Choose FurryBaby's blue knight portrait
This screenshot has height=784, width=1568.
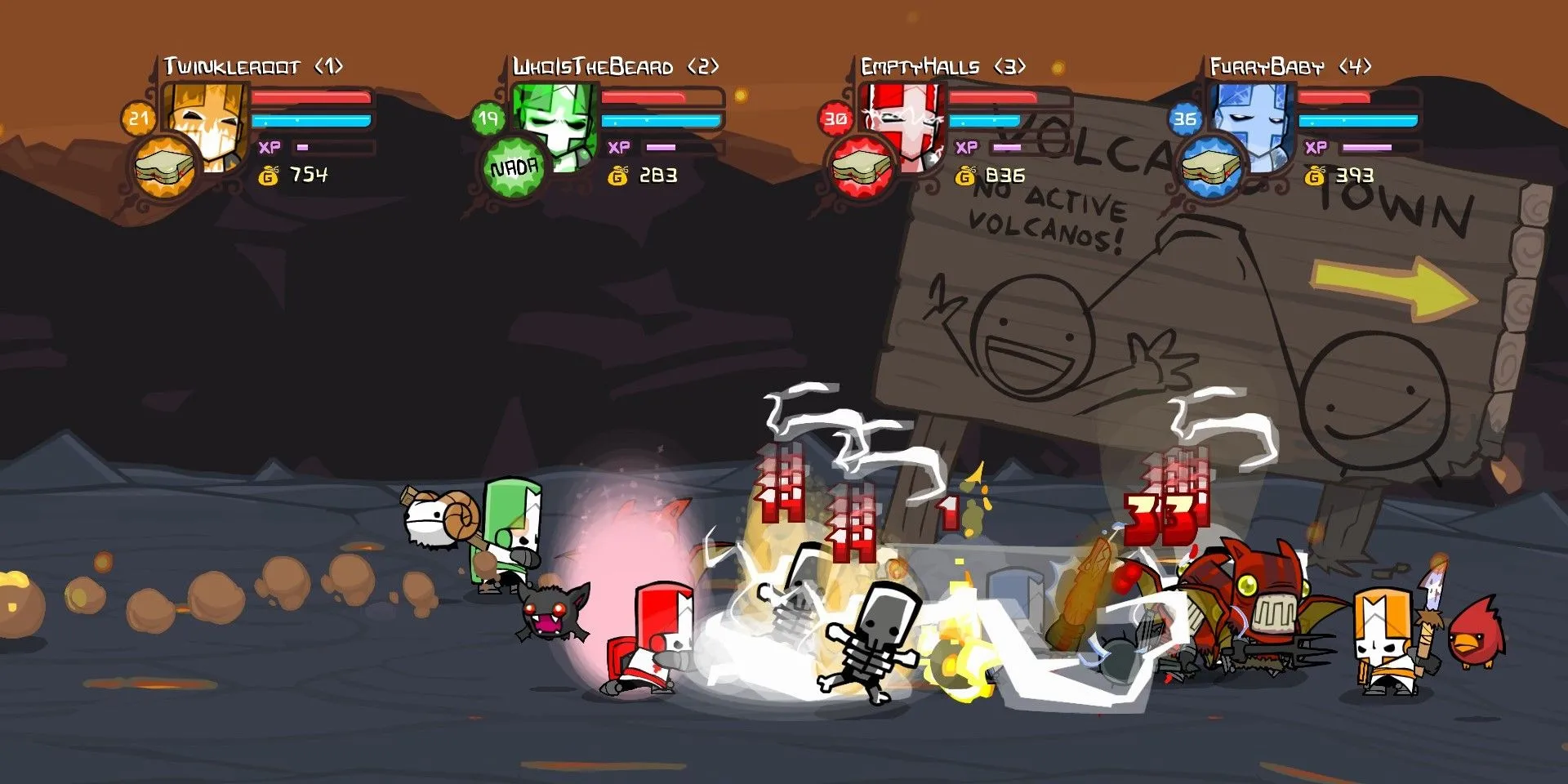[x=1254, y=122]
